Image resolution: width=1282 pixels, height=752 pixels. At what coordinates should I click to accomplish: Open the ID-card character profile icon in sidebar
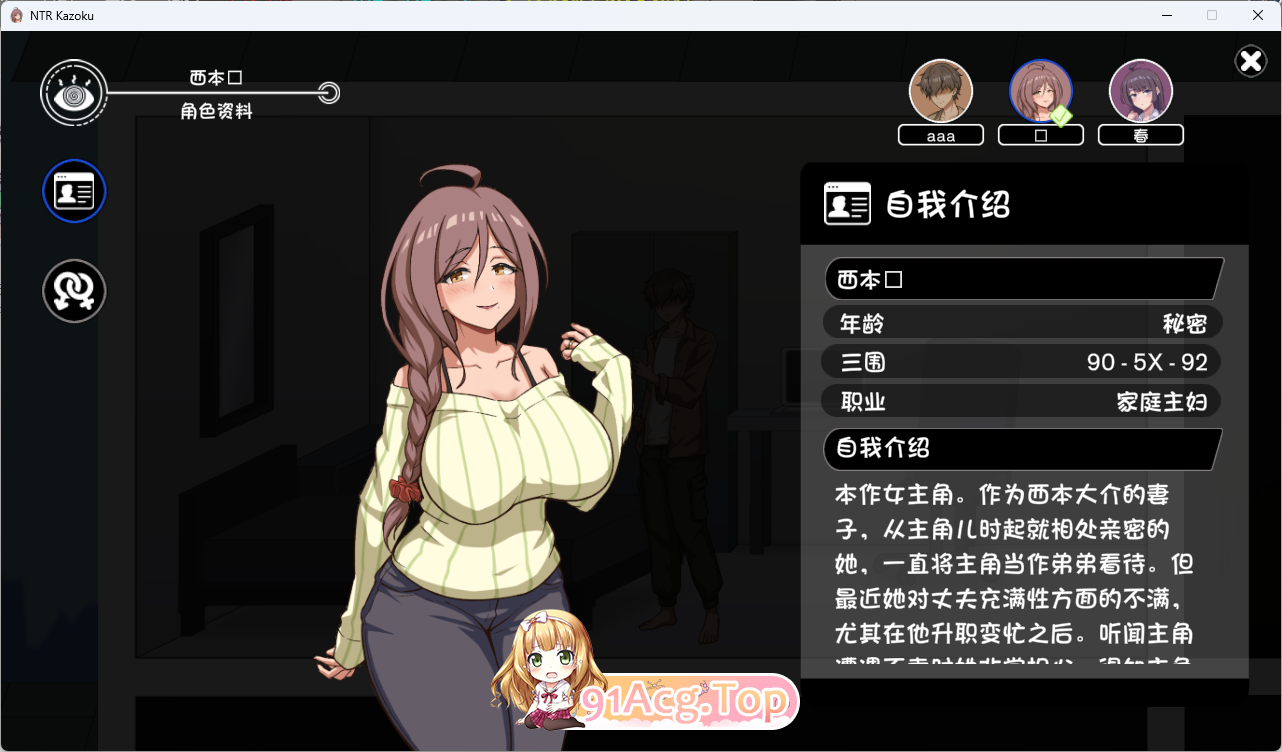(x=73, y=190)
